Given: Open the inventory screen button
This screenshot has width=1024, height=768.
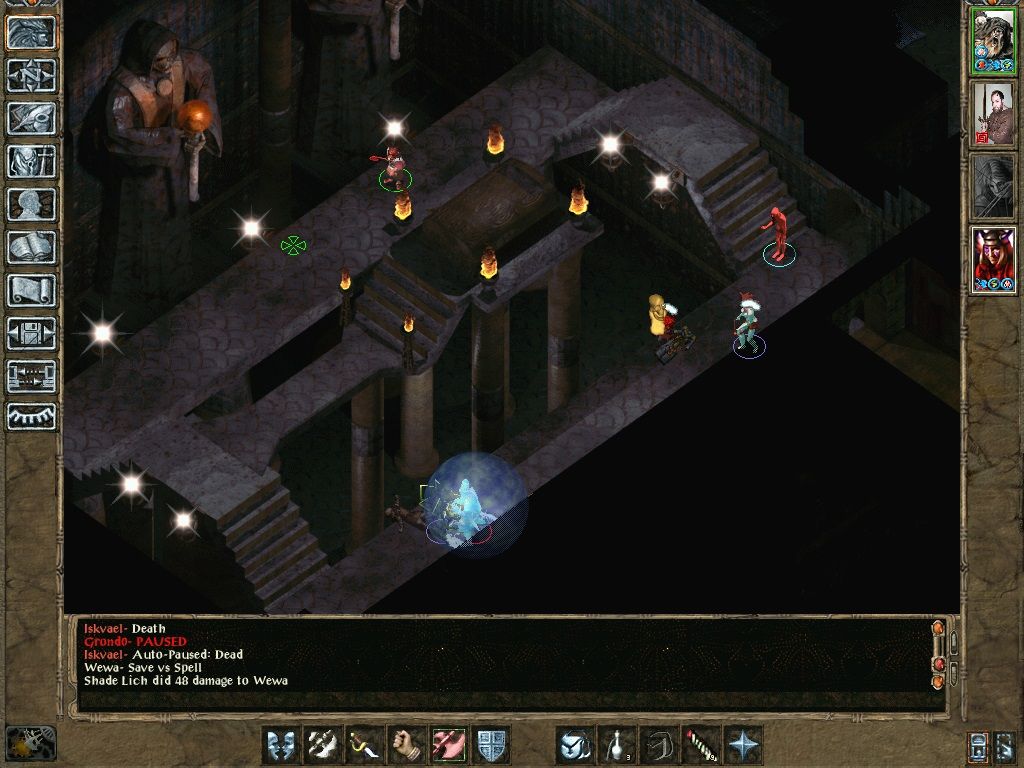Looking at the screenshot, I should 32,161.
